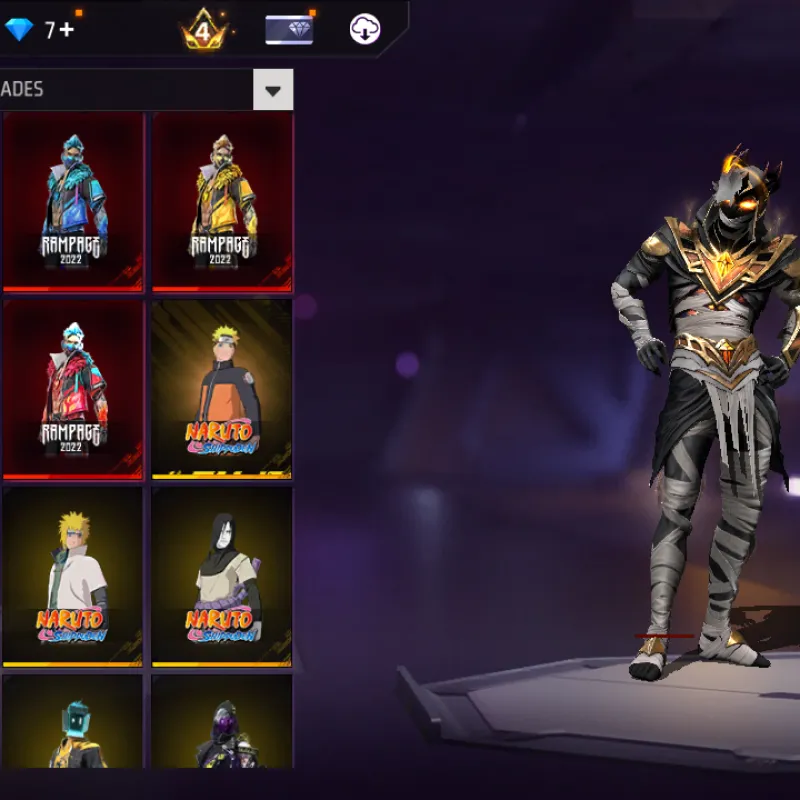Select the cyan cube-head outfit tile

[x=72, y=722]
